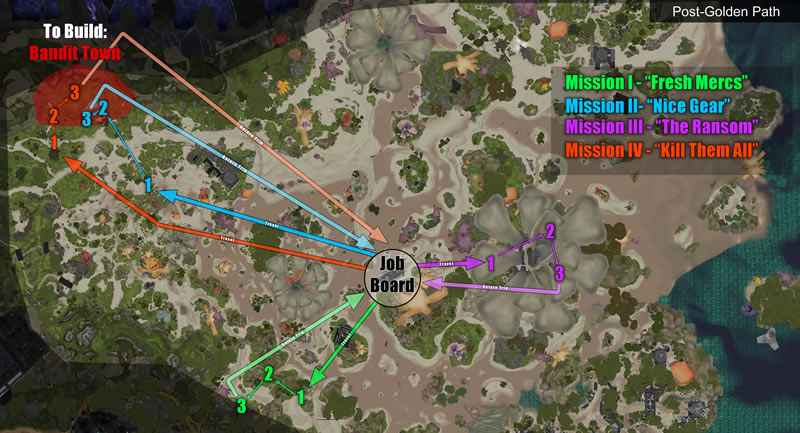Select the orange number 2 map marker
This screenshot has width=800, height=433.
click(x=53, y=118)
